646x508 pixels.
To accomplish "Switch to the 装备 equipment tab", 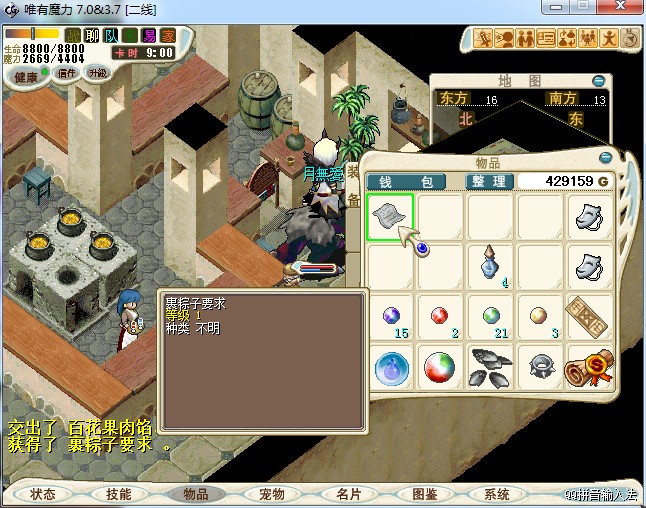I will [353, 186].
